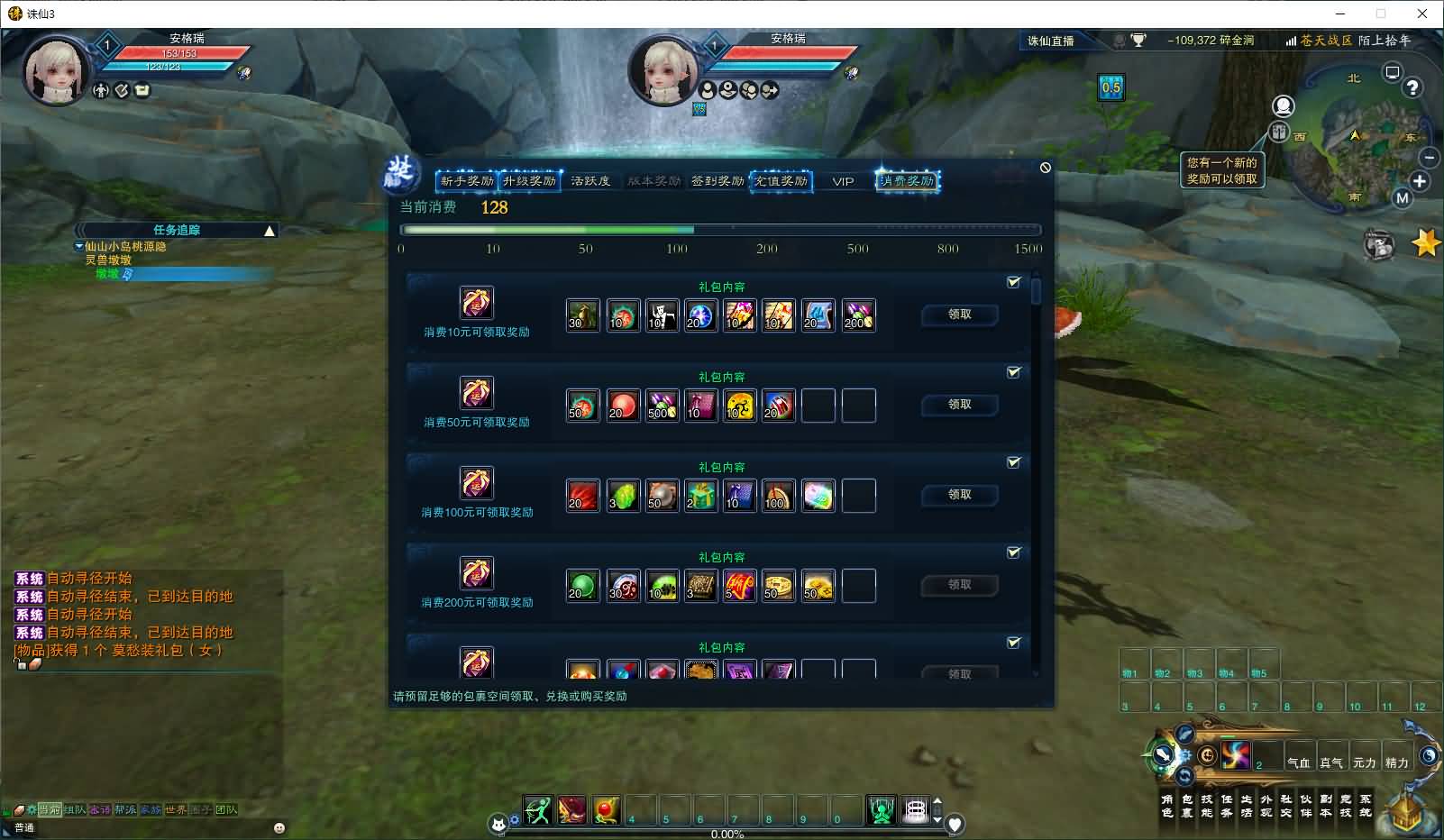Toggle the checkbox on the 消费10元 row
1444x840 pixels.
[x=1014, y=282]
